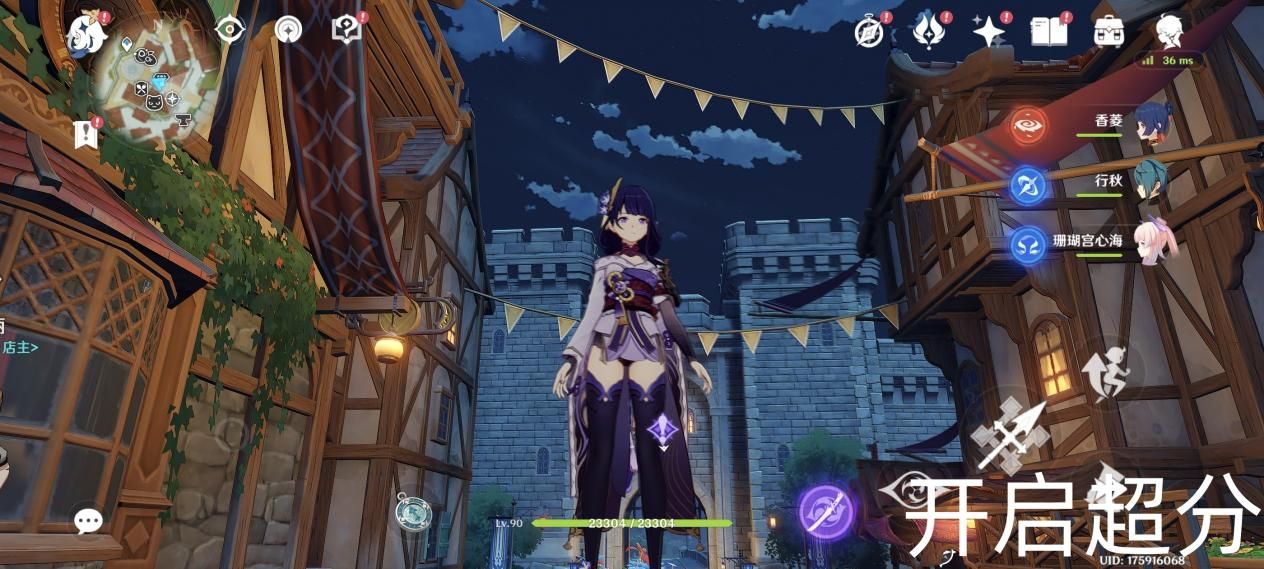Use the round gadget icon
Image resolution: width=1264 pixels, height=569 pixels.
point(413,512)
